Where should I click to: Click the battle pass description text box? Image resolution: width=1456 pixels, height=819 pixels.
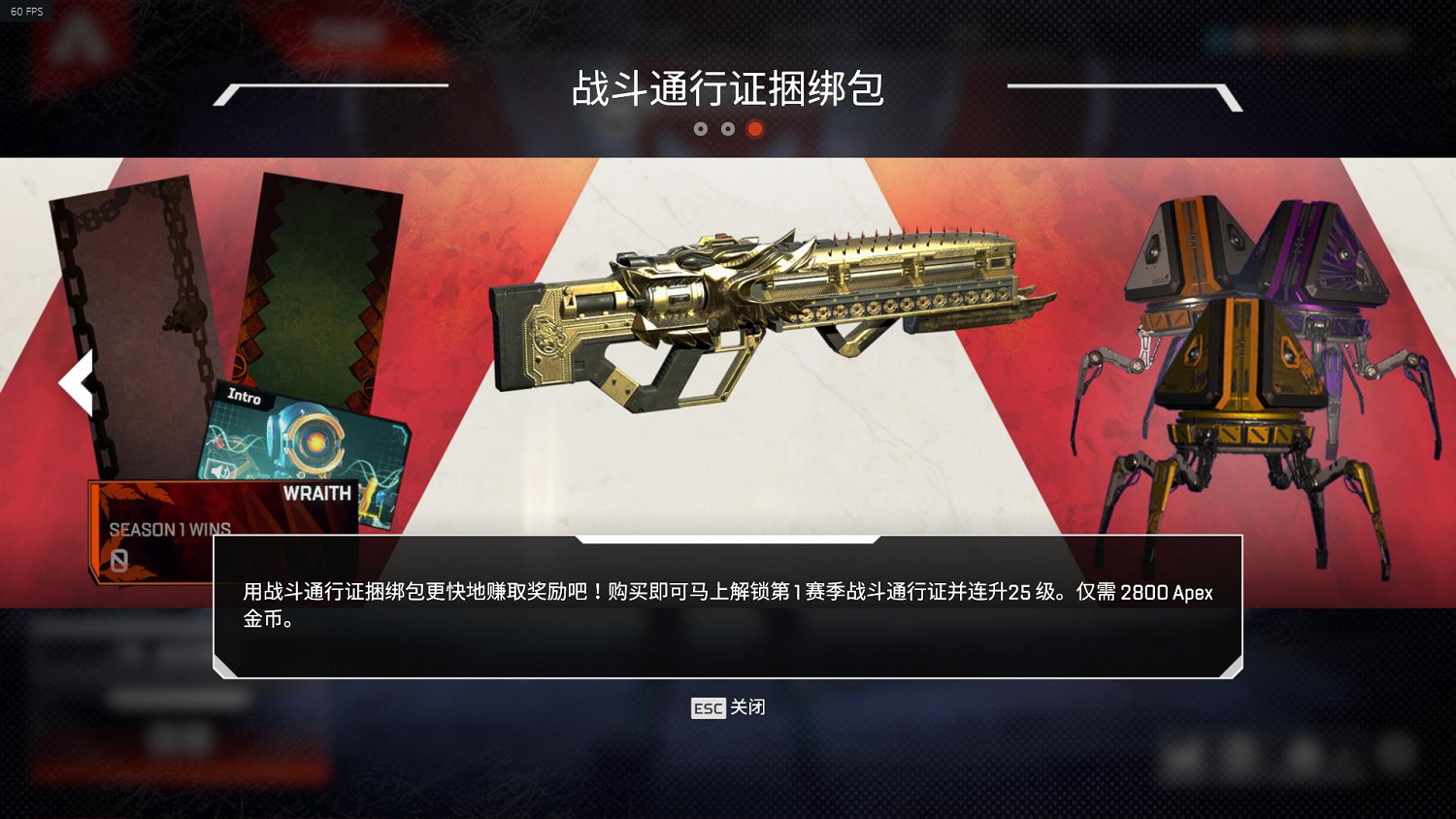(x=726, y=604)
